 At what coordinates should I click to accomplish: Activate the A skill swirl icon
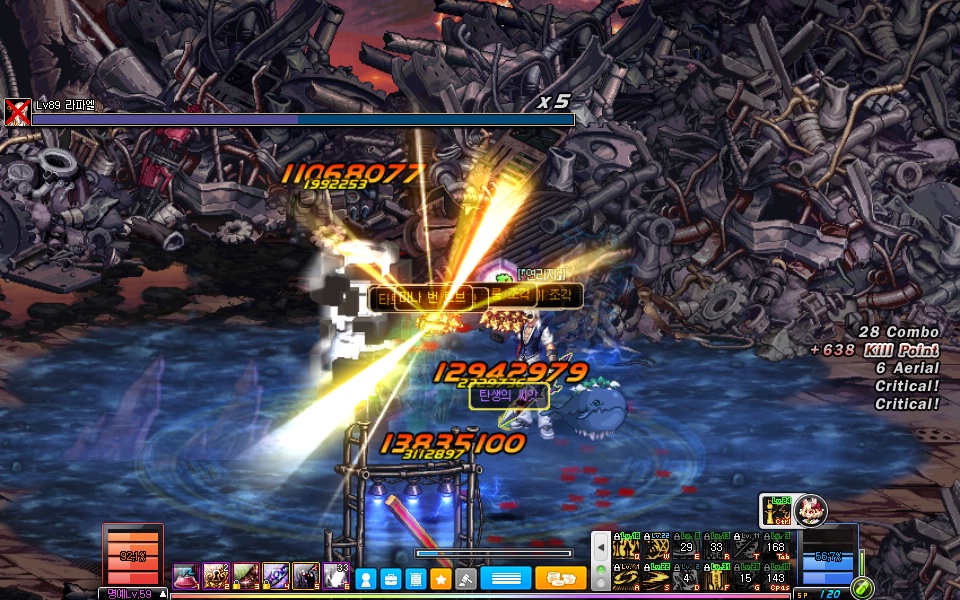point(627,576)
